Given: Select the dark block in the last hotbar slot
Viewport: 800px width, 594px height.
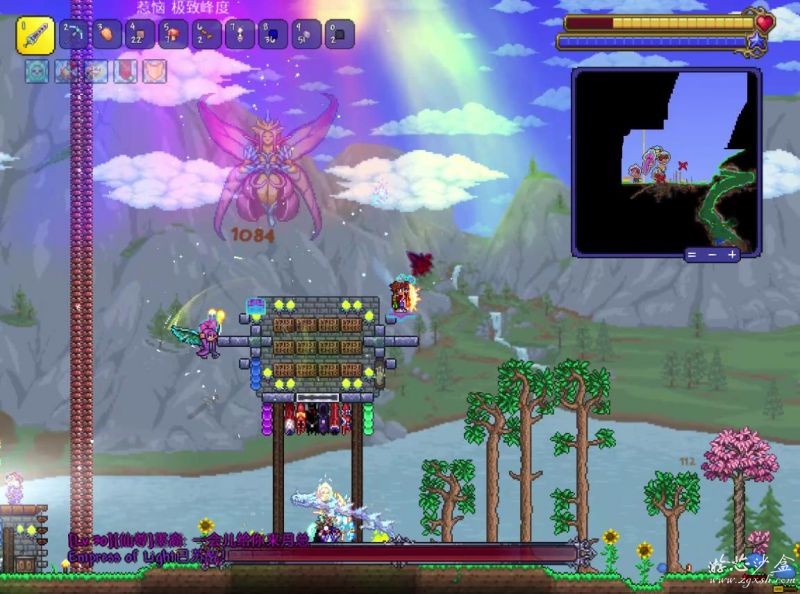Looking at the screenshot, I should [339, 35].
